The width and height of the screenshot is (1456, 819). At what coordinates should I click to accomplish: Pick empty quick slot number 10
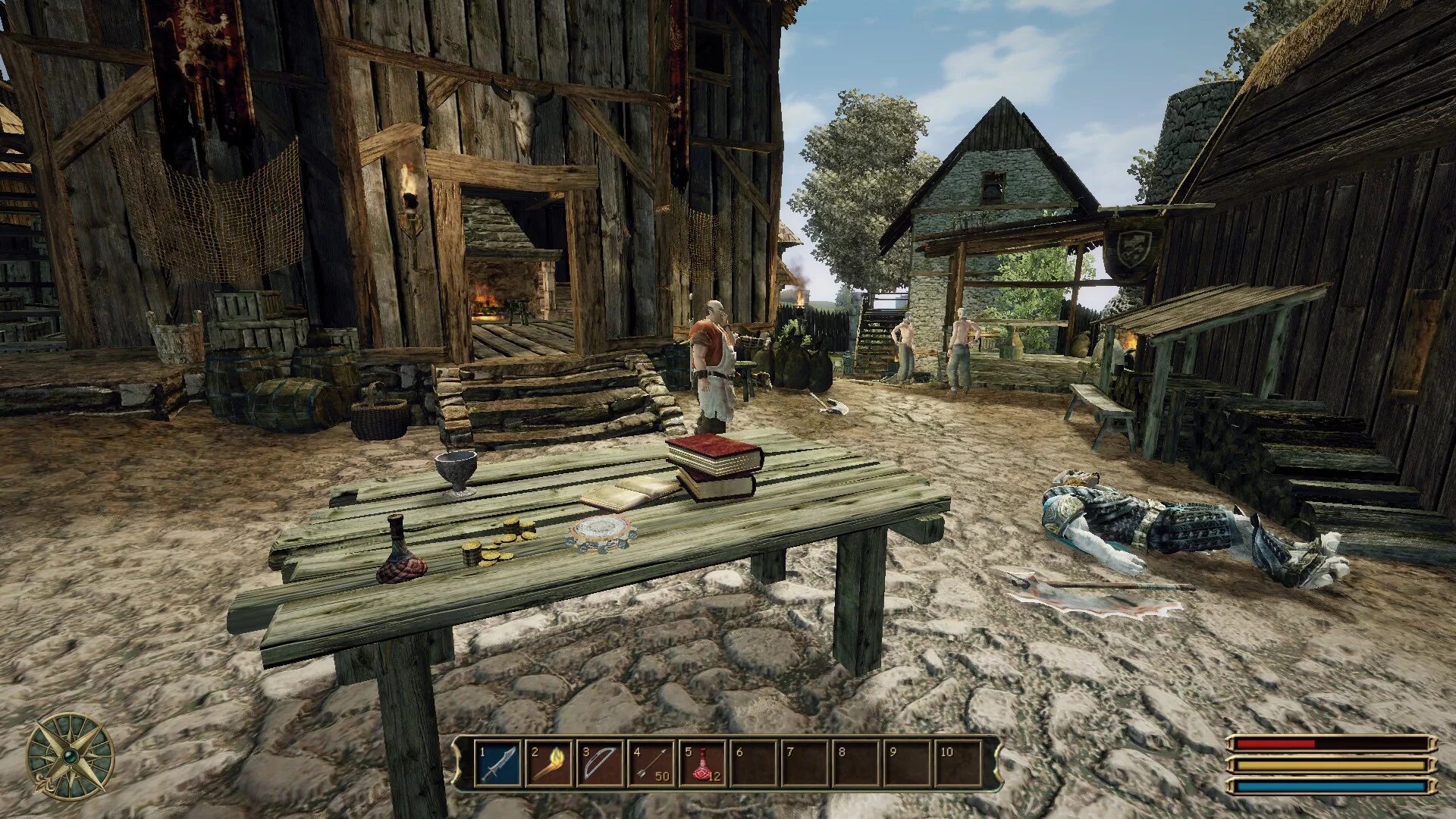coord(958,764)
